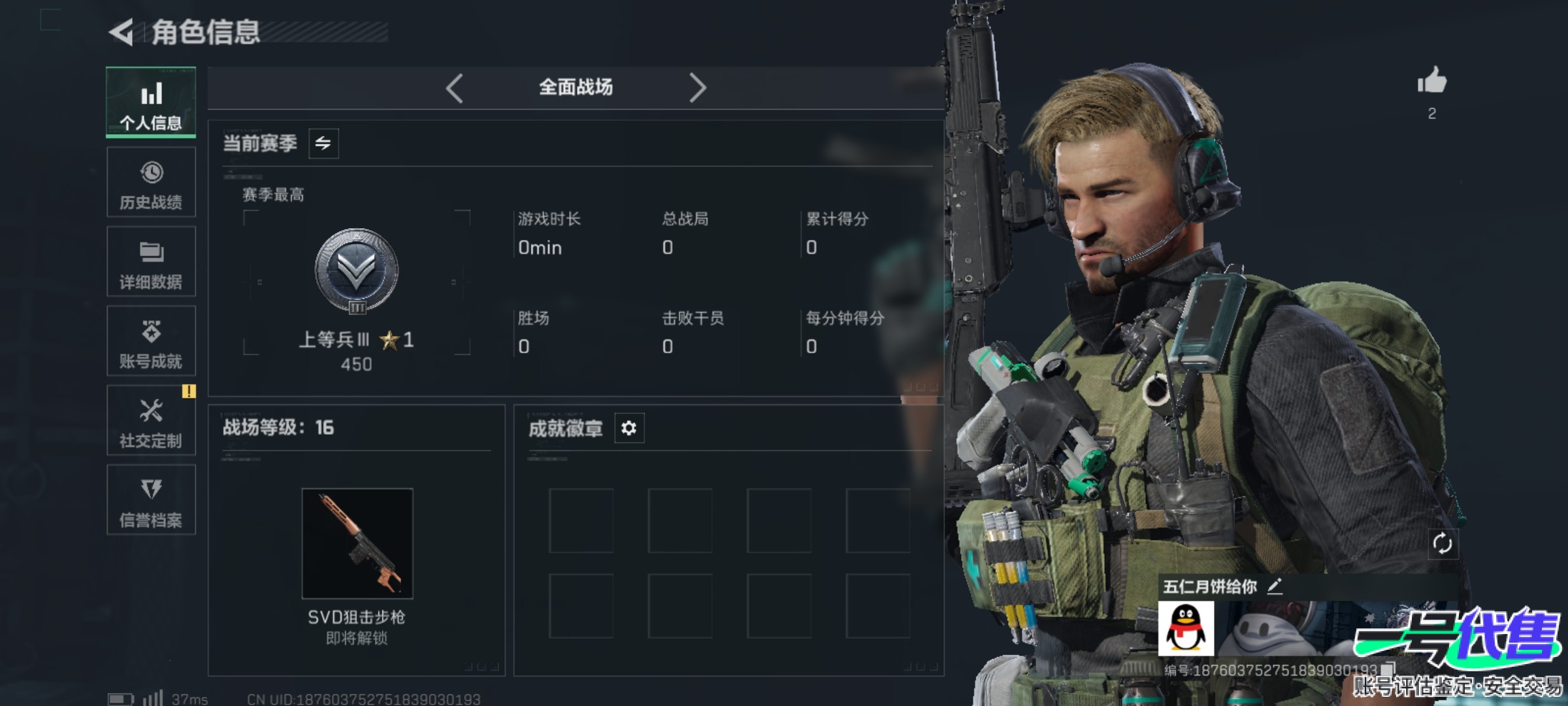1568x706 pixels.
Task: Select the 社交定制 tab
Action: [151, 420]
